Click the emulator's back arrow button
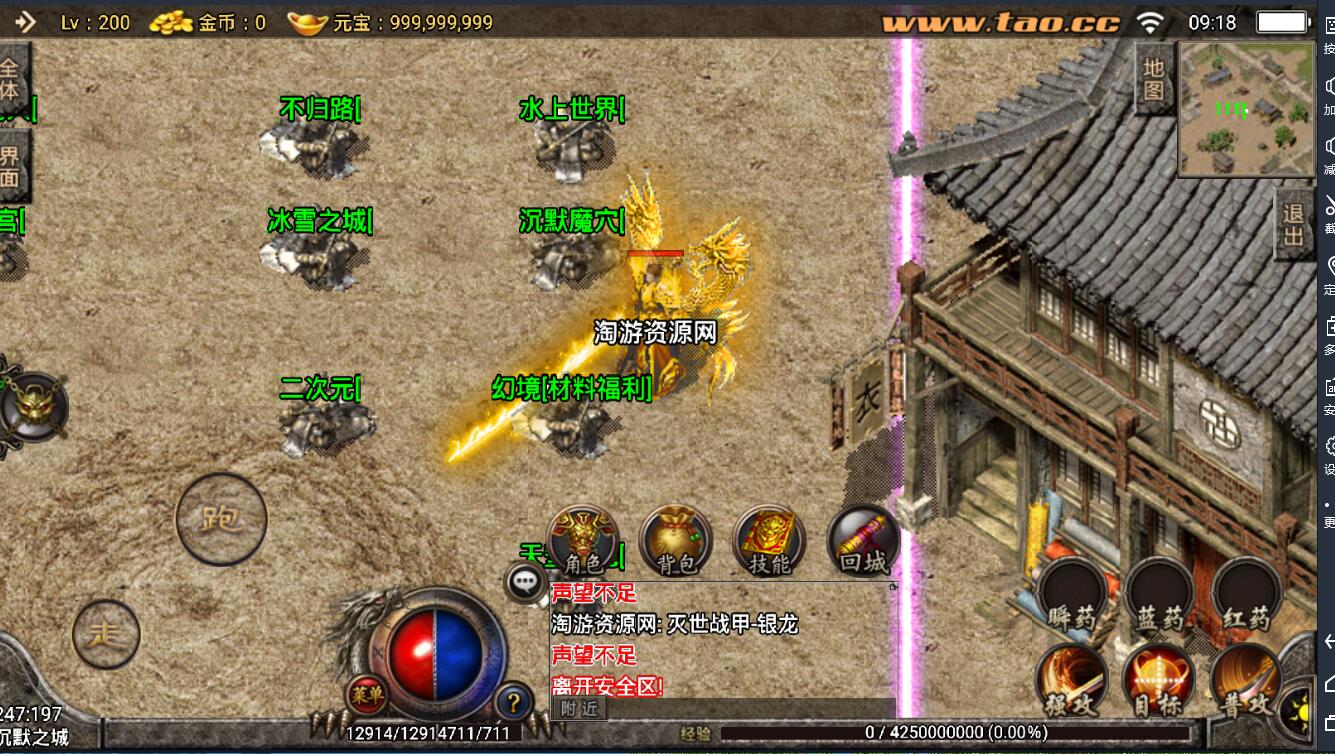Screen dimensions: 1335x754 click(1327, 641)
